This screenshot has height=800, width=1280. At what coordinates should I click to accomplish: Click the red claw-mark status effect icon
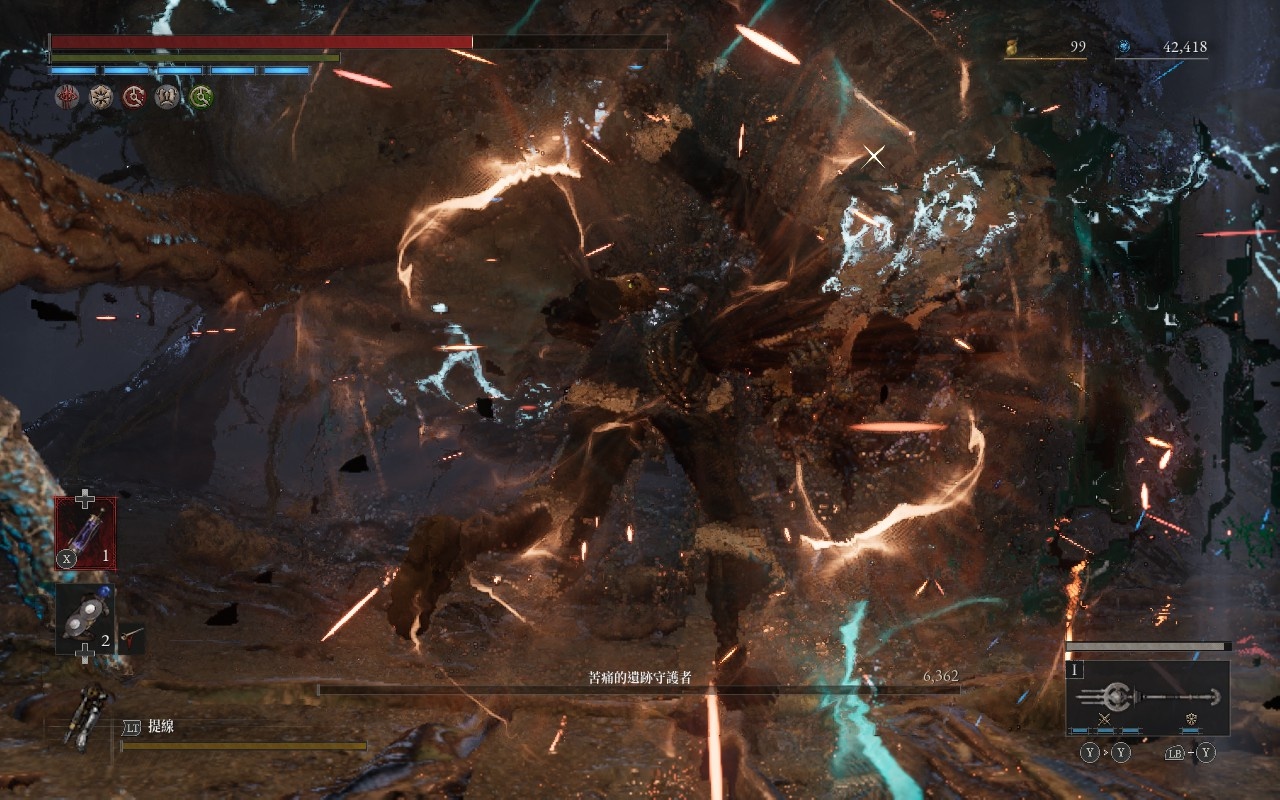point(67,96)
